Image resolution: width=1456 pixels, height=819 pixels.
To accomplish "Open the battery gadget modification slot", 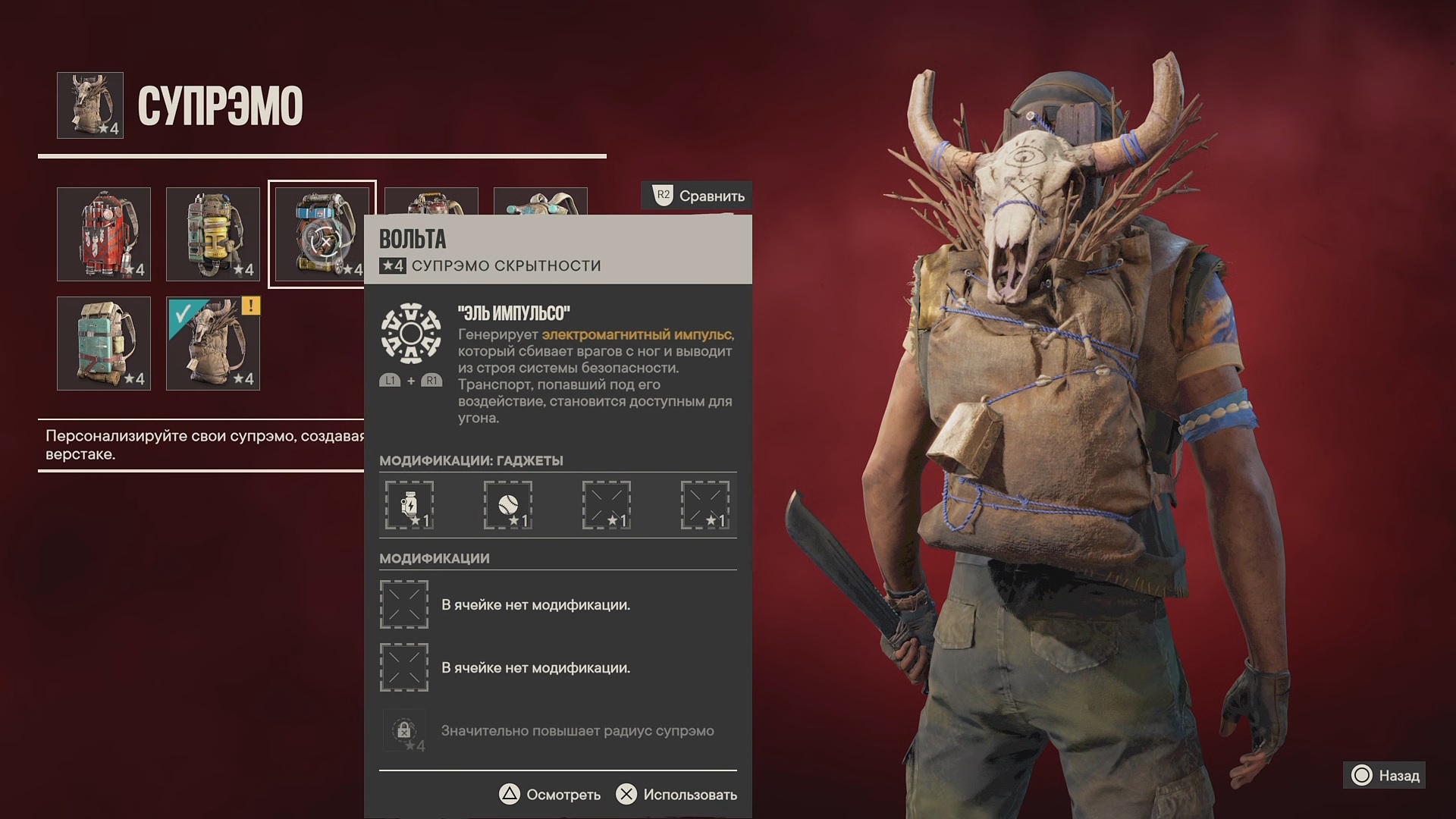I will pyautogui.click(x=409, y=505).
